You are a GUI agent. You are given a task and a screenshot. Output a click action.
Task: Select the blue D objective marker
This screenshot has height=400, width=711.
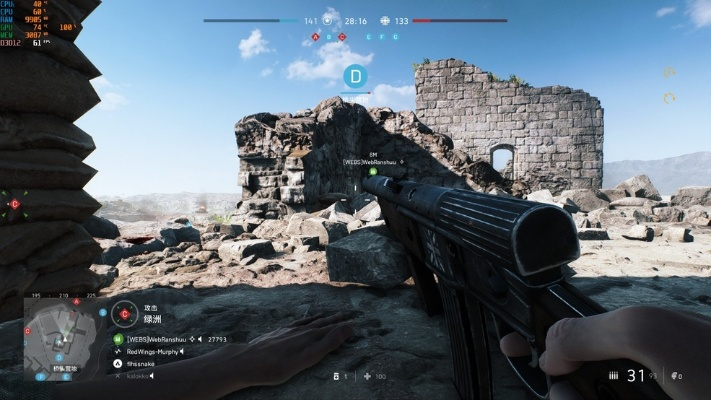click(x=356, y=75)
